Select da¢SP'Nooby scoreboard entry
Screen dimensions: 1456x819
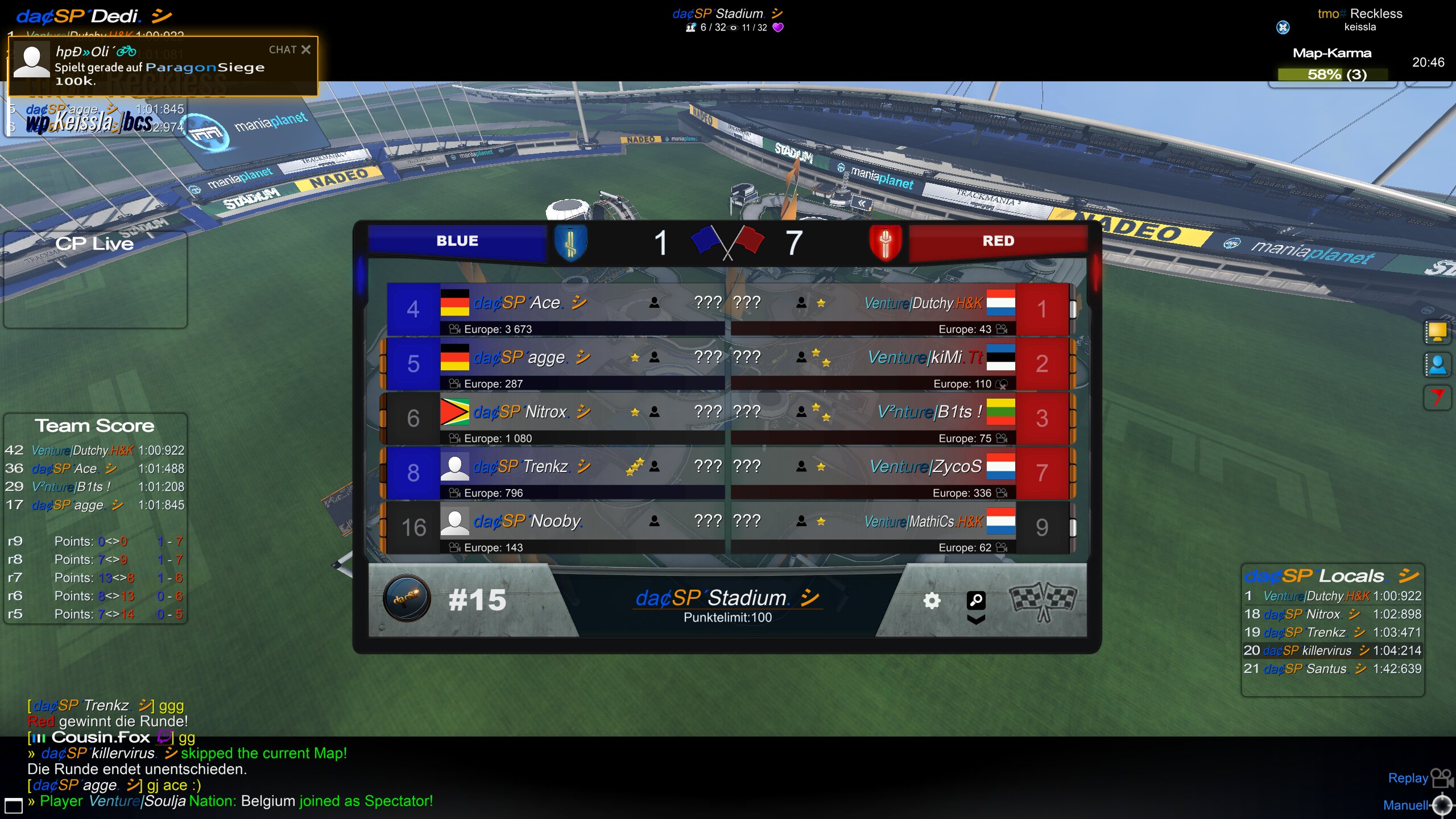pyautogui.click(x=556, y=527)
